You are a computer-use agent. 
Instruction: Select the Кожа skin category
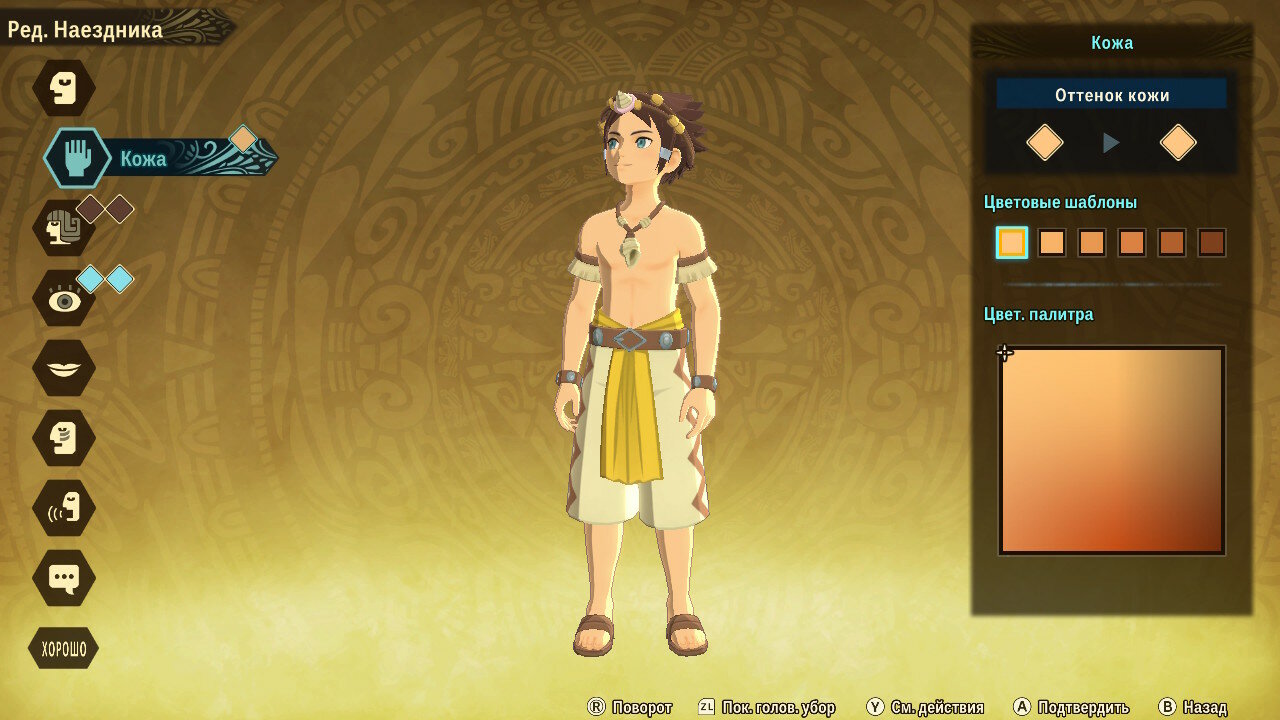(78, 158)
